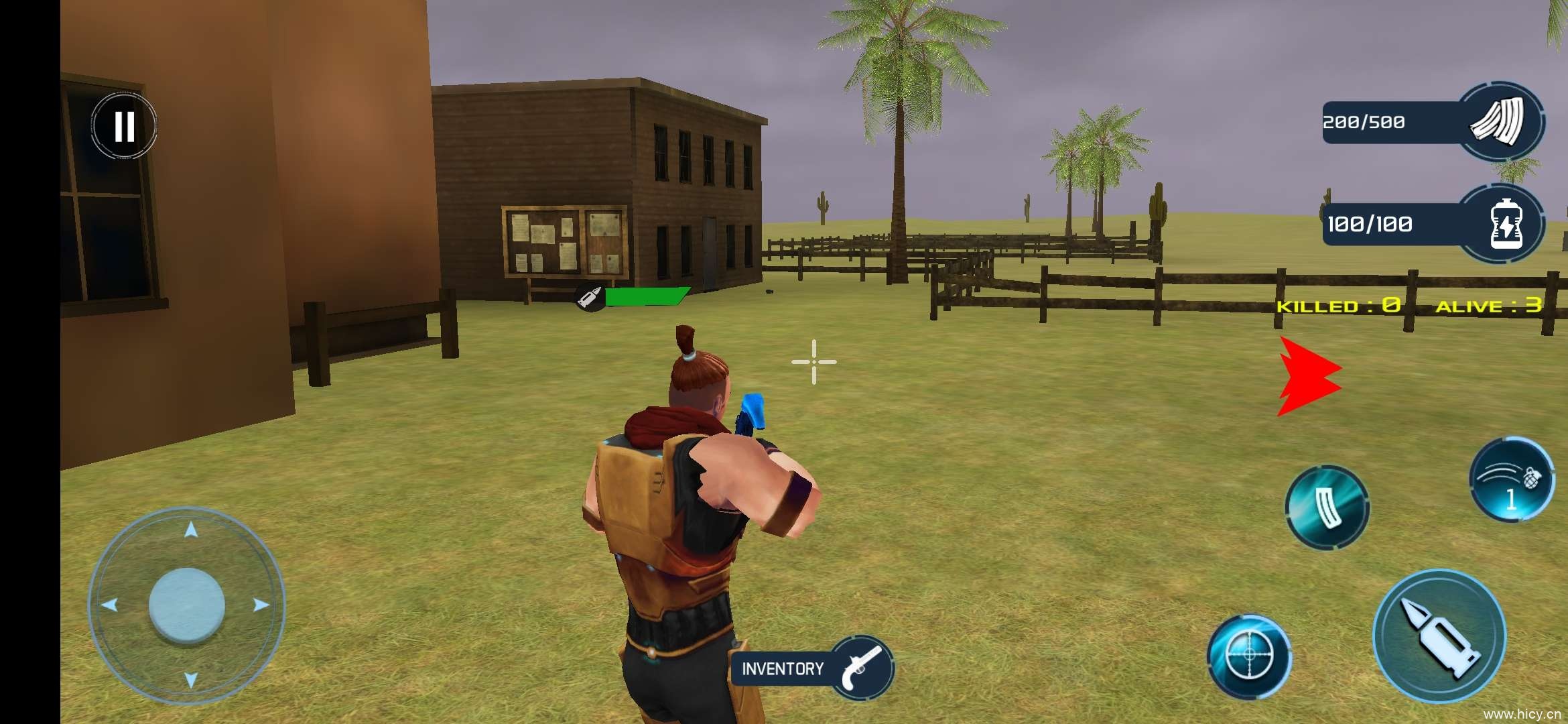Tap the movement joystick center knob
Viewport: 1568px width, 724px height.
[186, 605]
